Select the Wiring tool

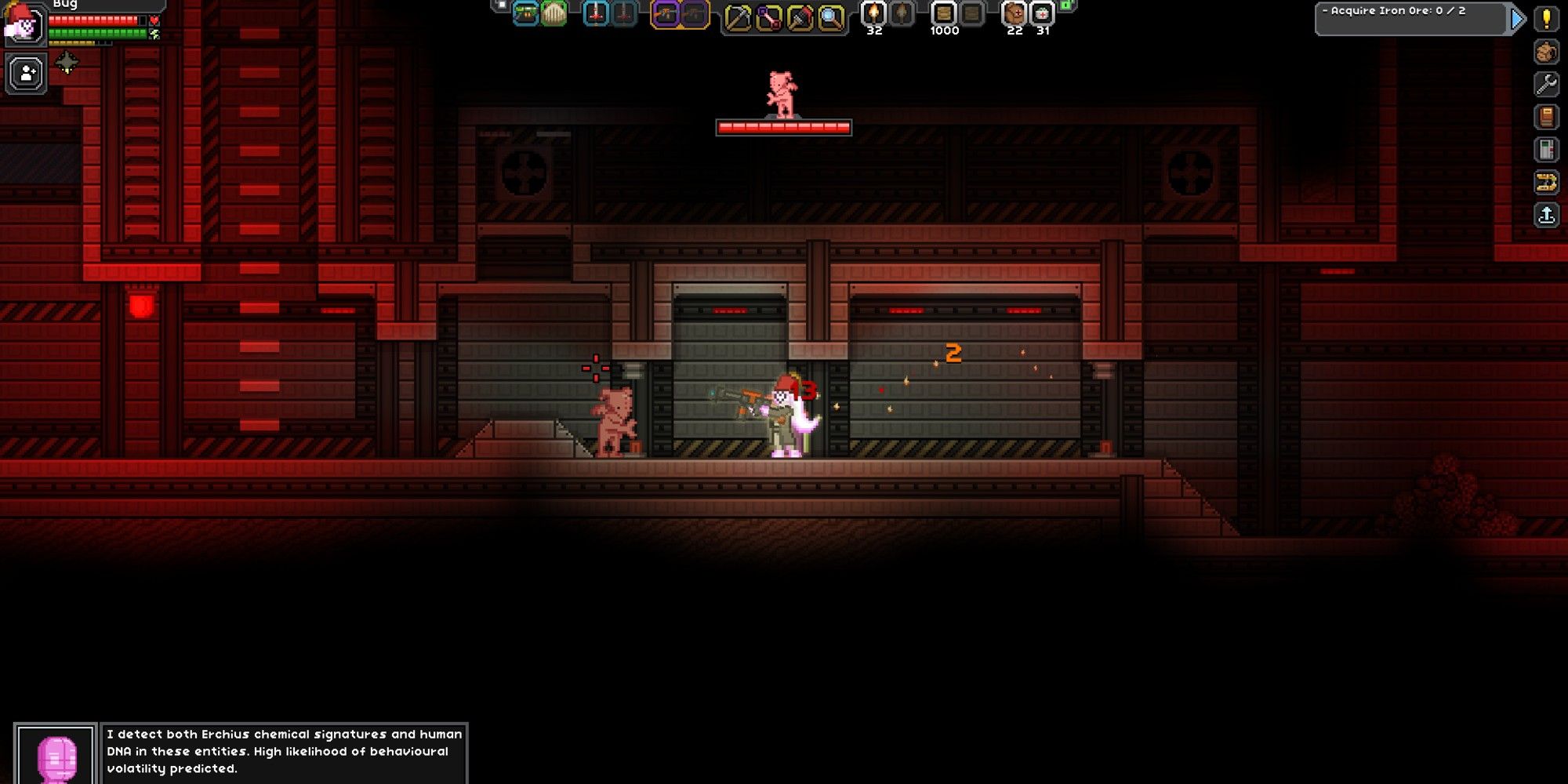tap(768, 16)
